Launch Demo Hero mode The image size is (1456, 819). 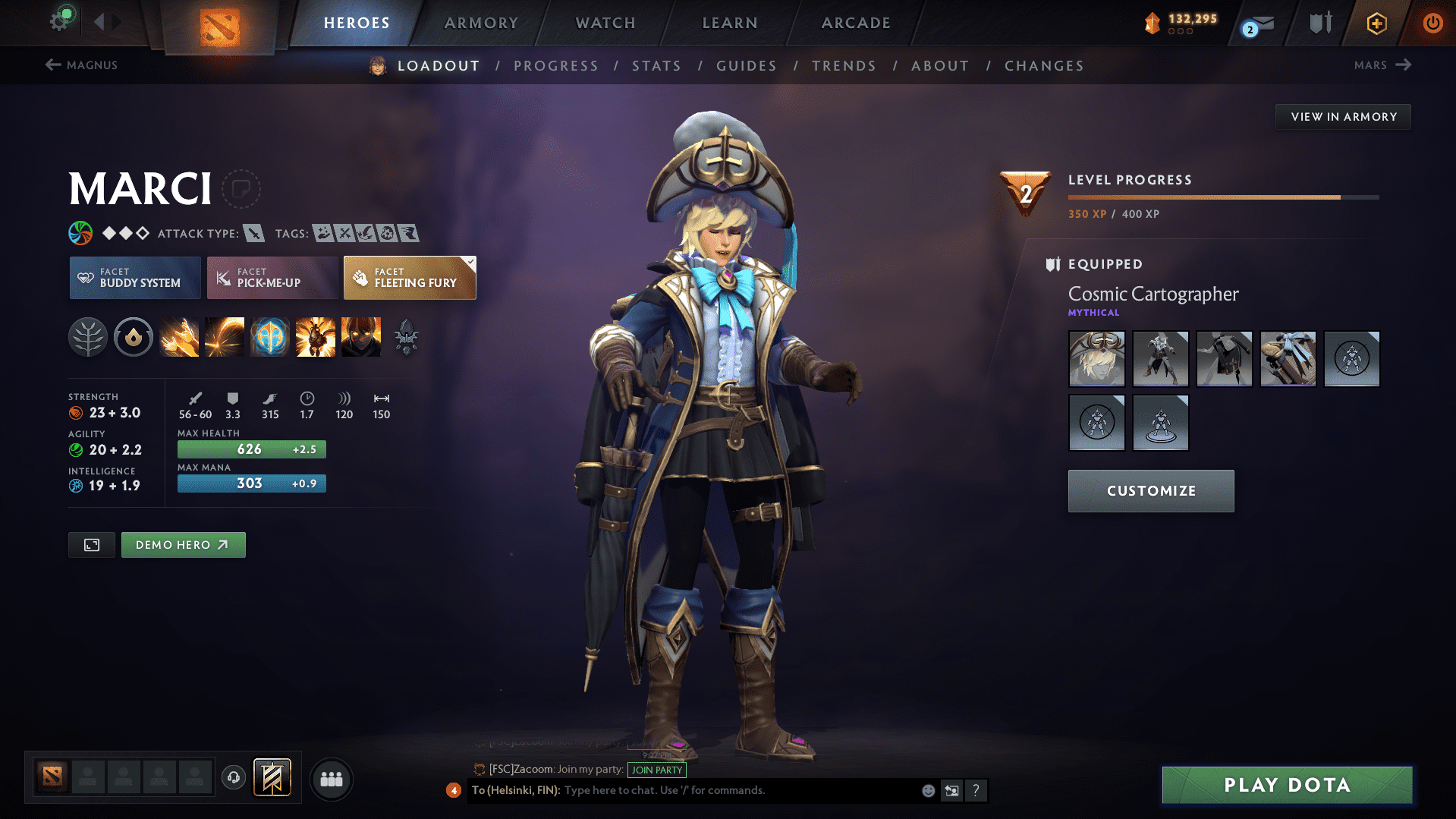183,545
